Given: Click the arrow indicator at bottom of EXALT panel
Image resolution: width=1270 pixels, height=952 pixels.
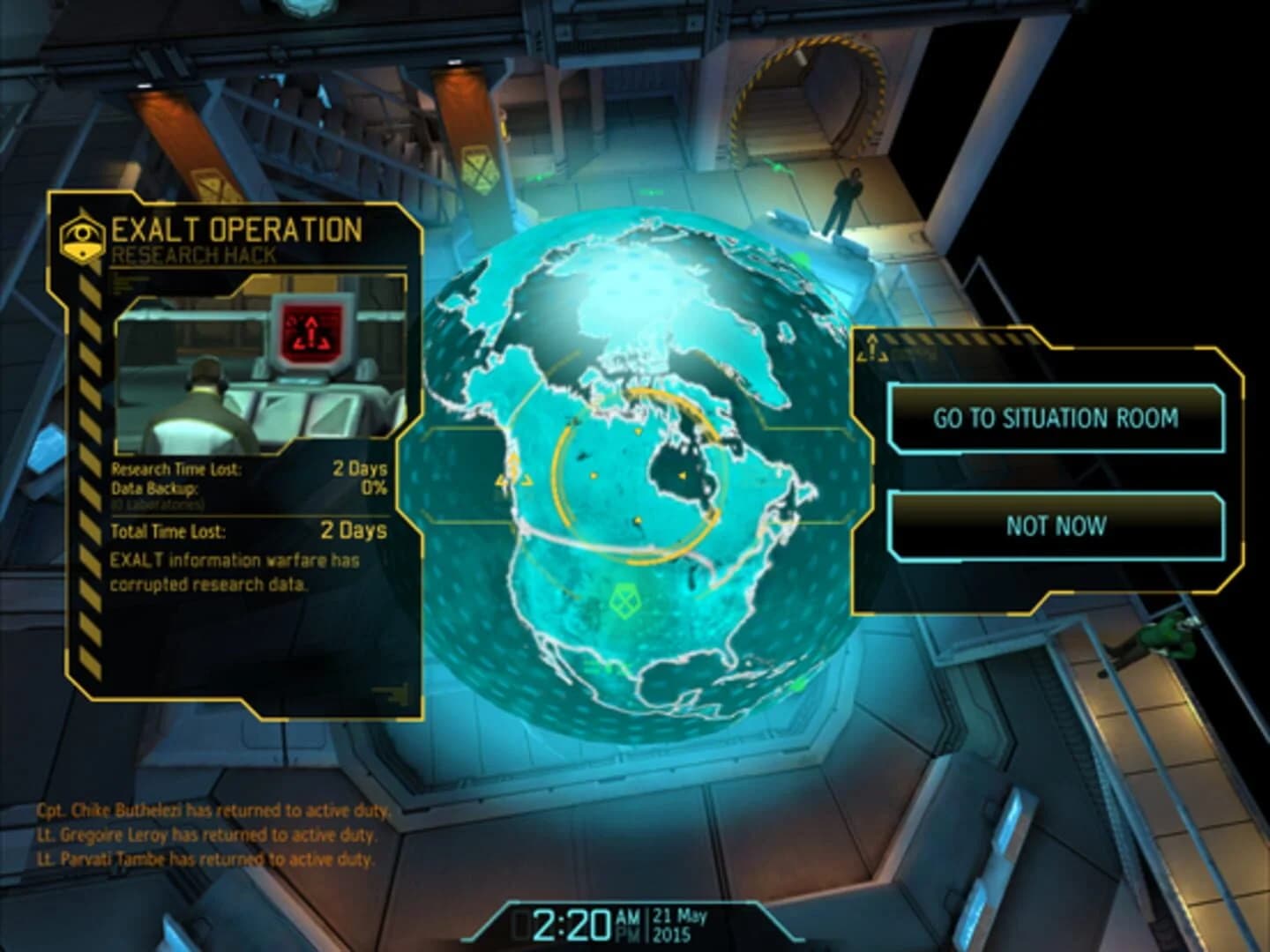Looking at the screenshot, I should pyautogui.click(x=391, y=692).
